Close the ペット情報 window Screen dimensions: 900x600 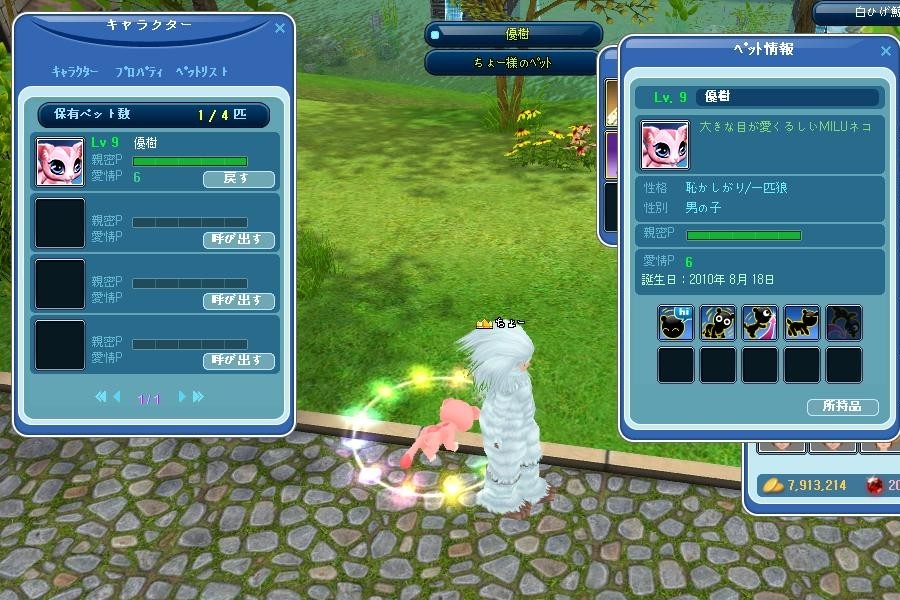click(885, 51)
